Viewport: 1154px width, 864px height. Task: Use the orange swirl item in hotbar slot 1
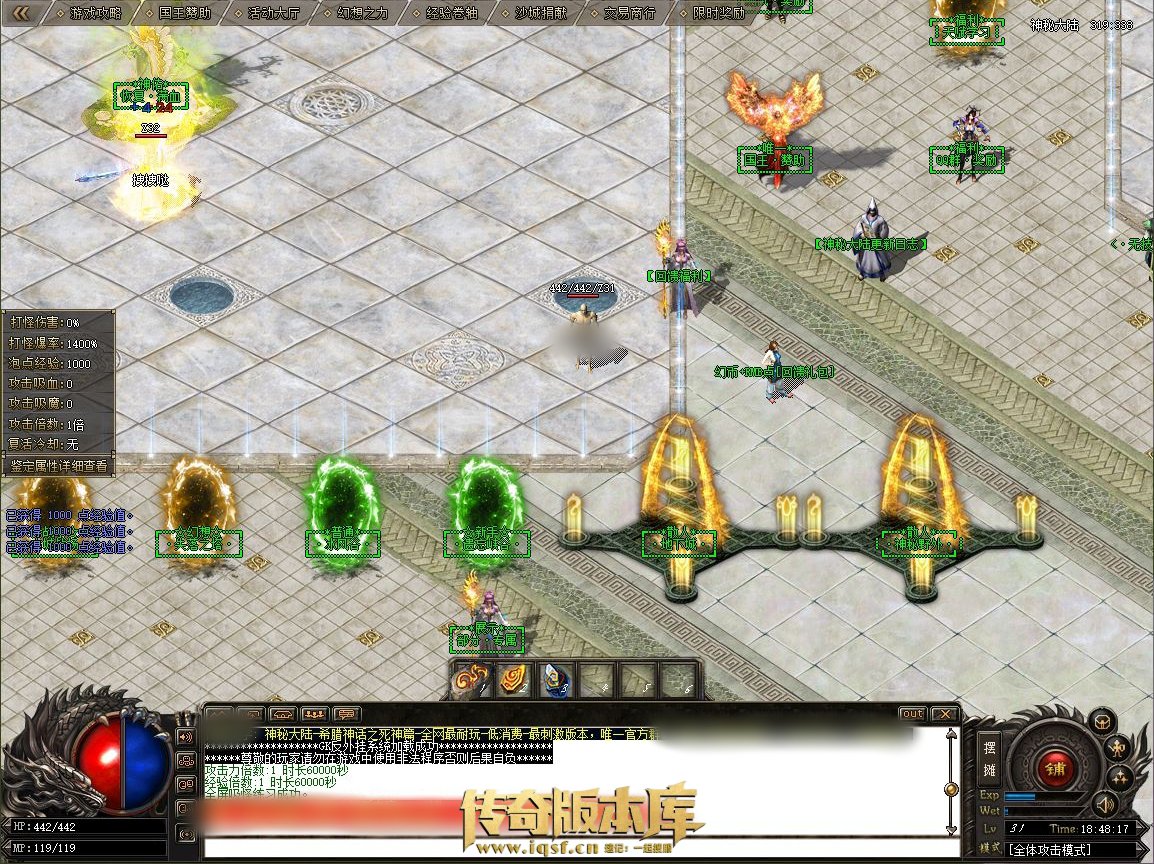point(472,679)
